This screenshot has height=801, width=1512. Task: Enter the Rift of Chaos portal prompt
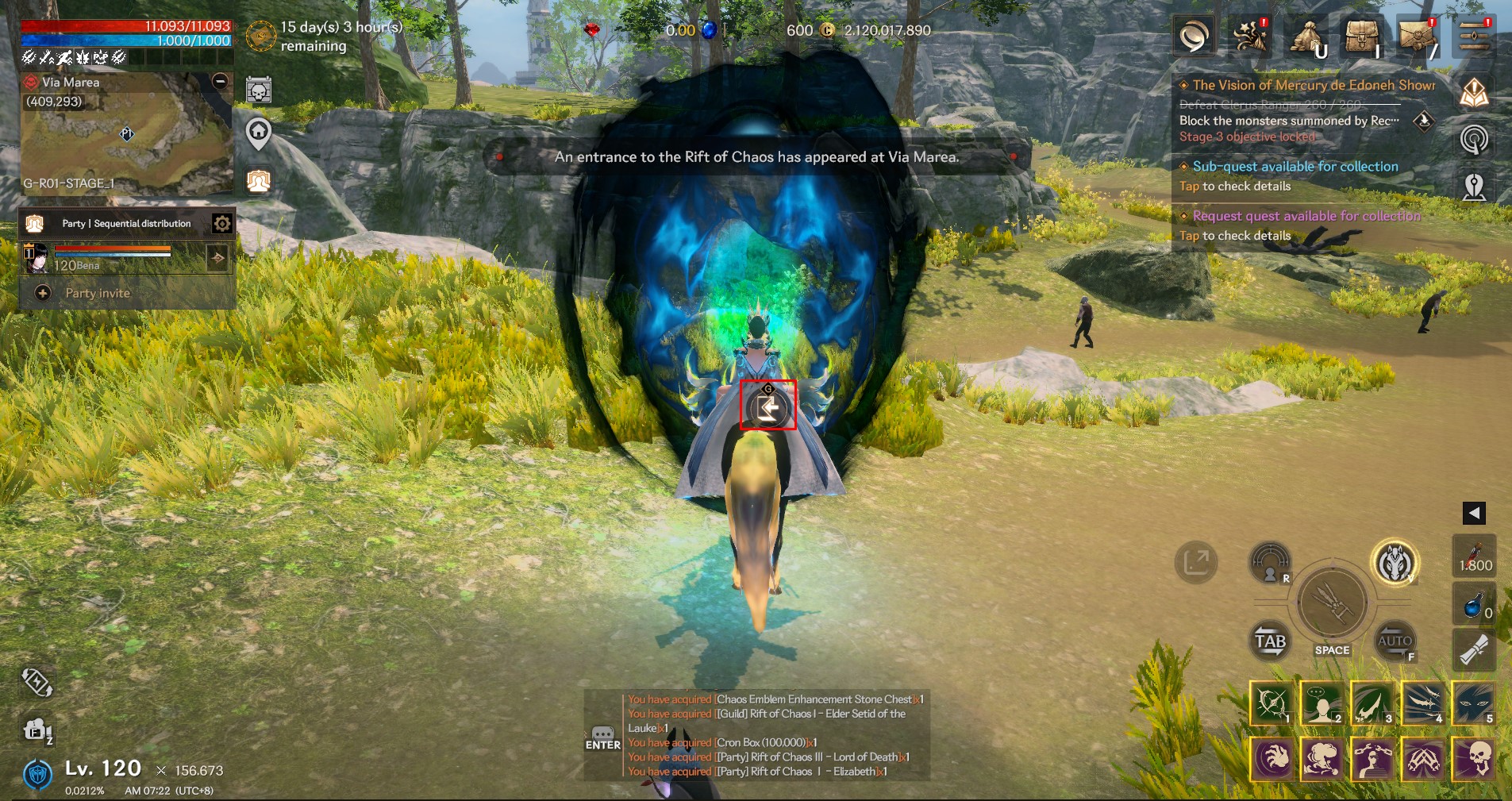point(768,406)
